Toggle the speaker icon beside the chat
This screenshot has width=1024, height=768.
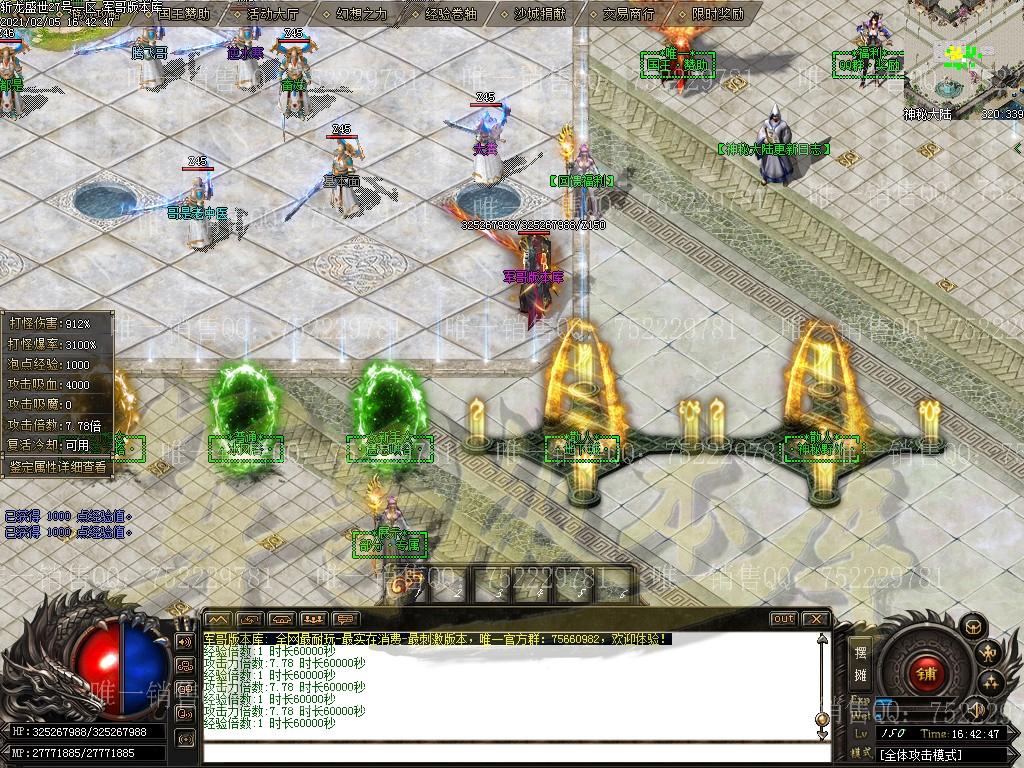184,641
